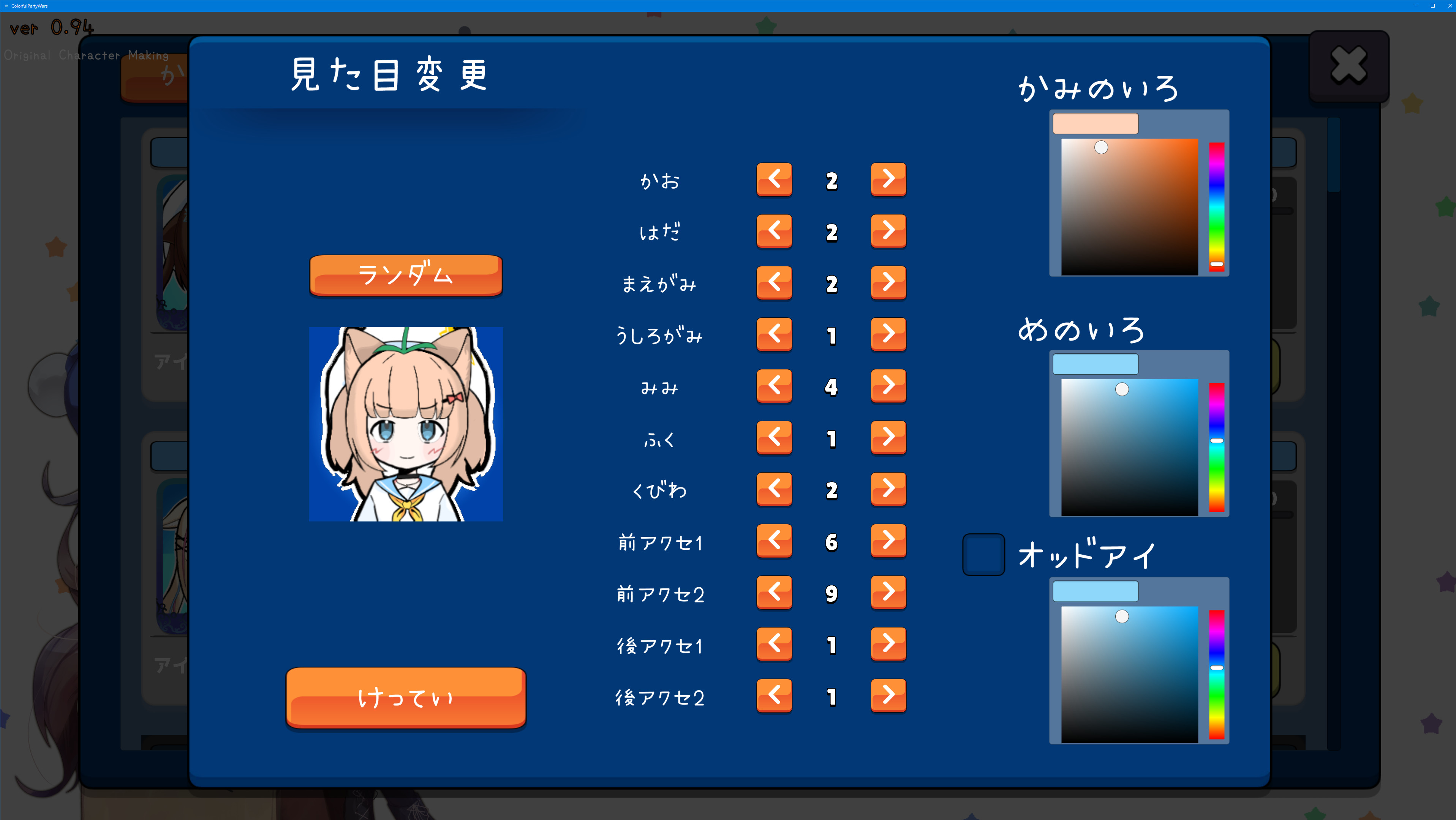Click the next arrow beside 後アクセ1
Image resolution: width=1456 pixels, height=820 pixels.
(x=888, y=644)
